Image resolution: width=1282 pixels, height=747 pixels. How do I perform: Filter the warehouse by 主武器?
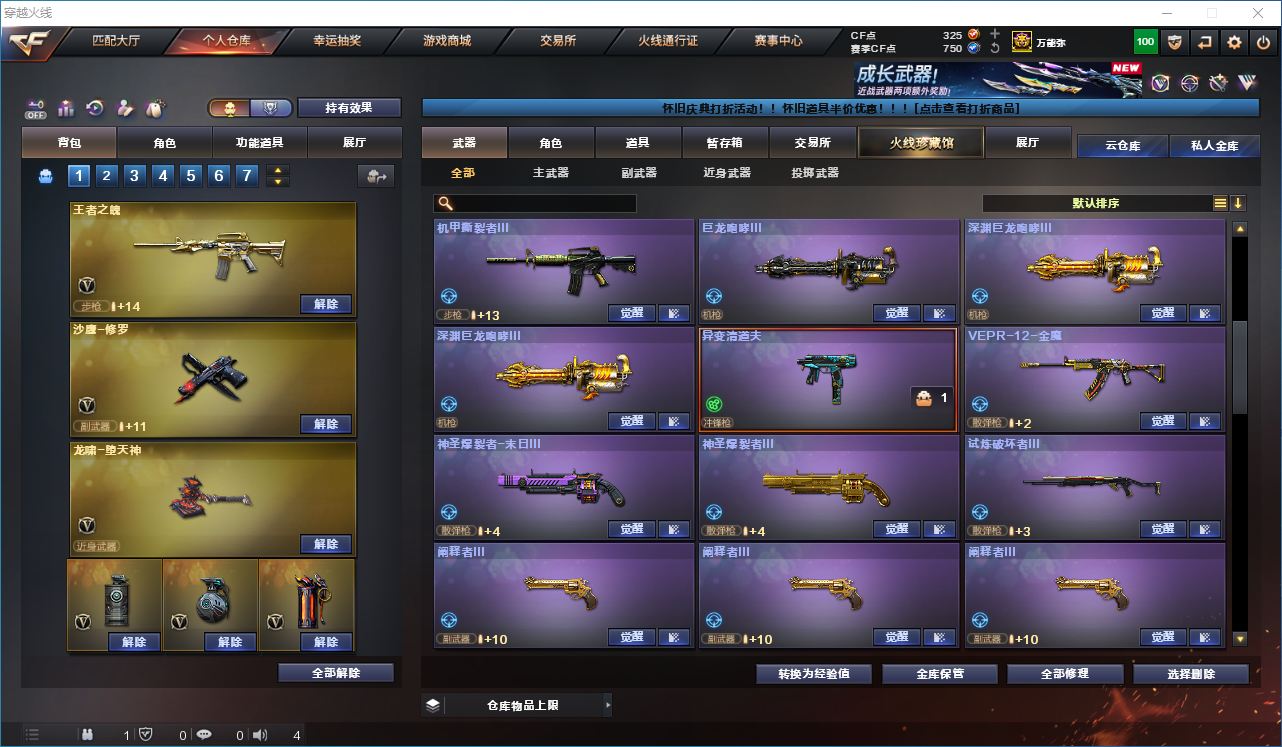[551, 173]
